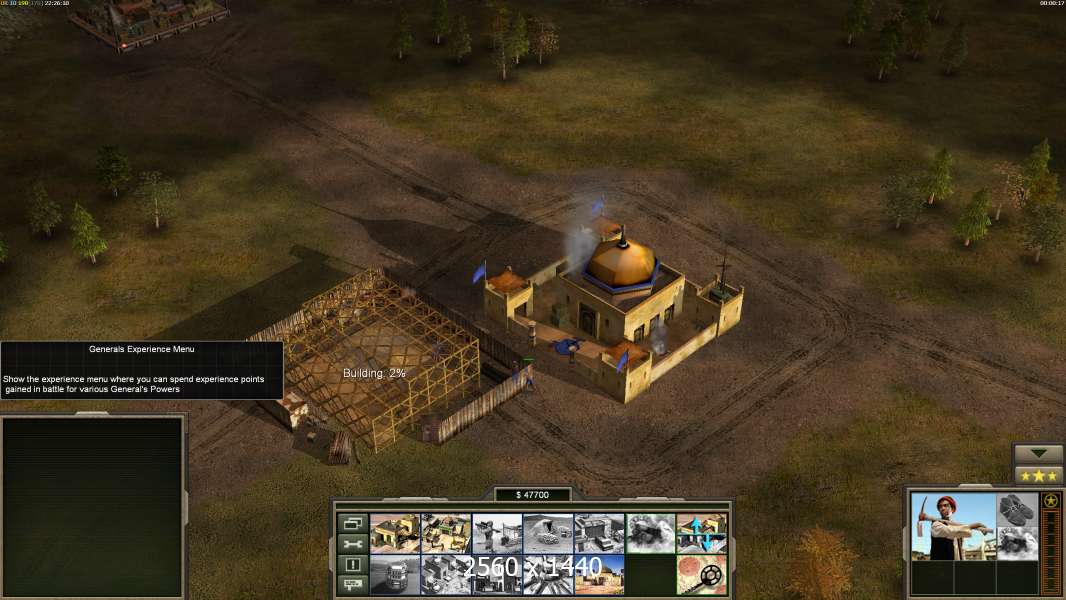Choose the green-roofed compound build icon

446,533
